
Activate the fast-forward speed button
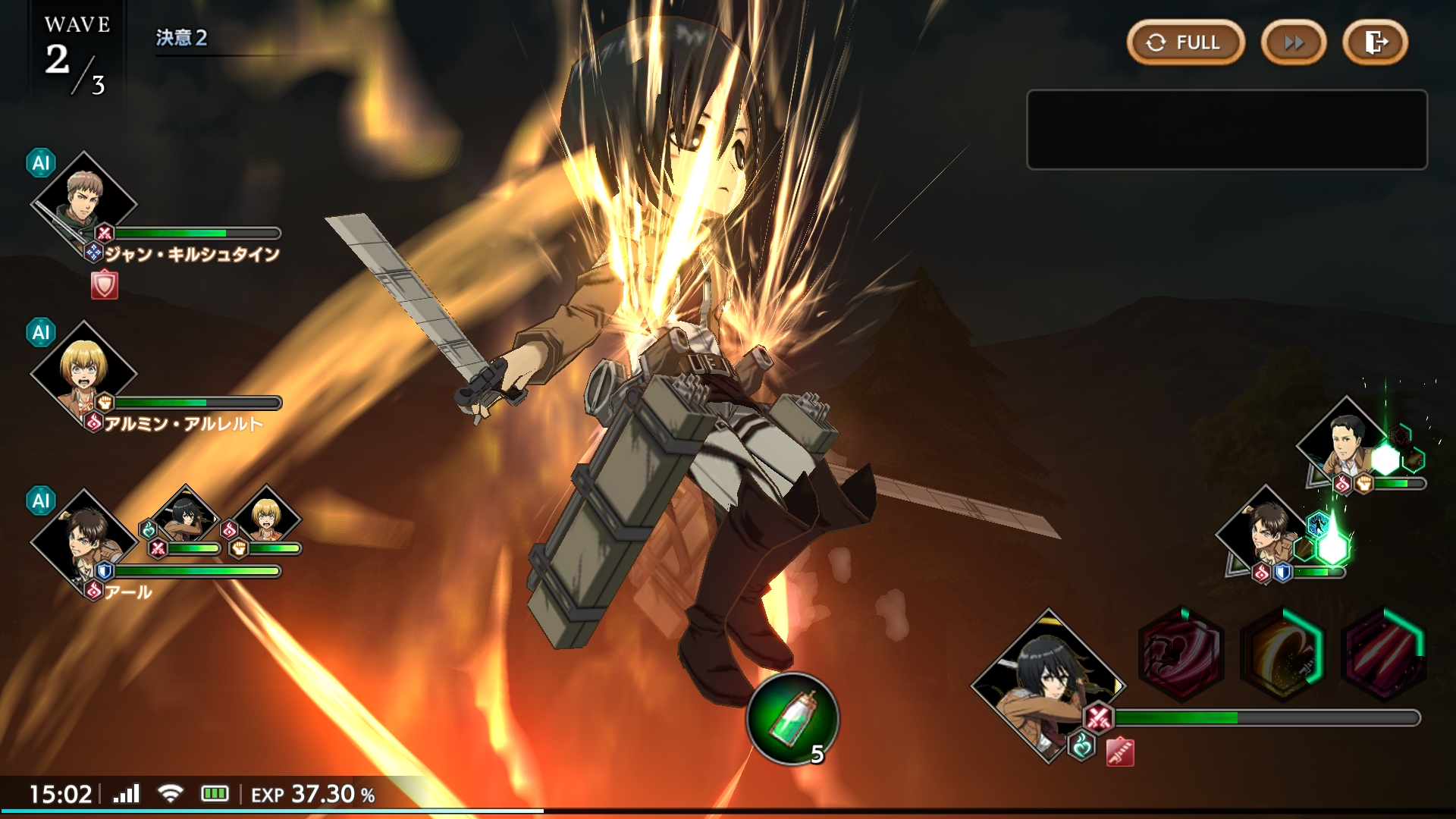click(x=1294, y=42)
